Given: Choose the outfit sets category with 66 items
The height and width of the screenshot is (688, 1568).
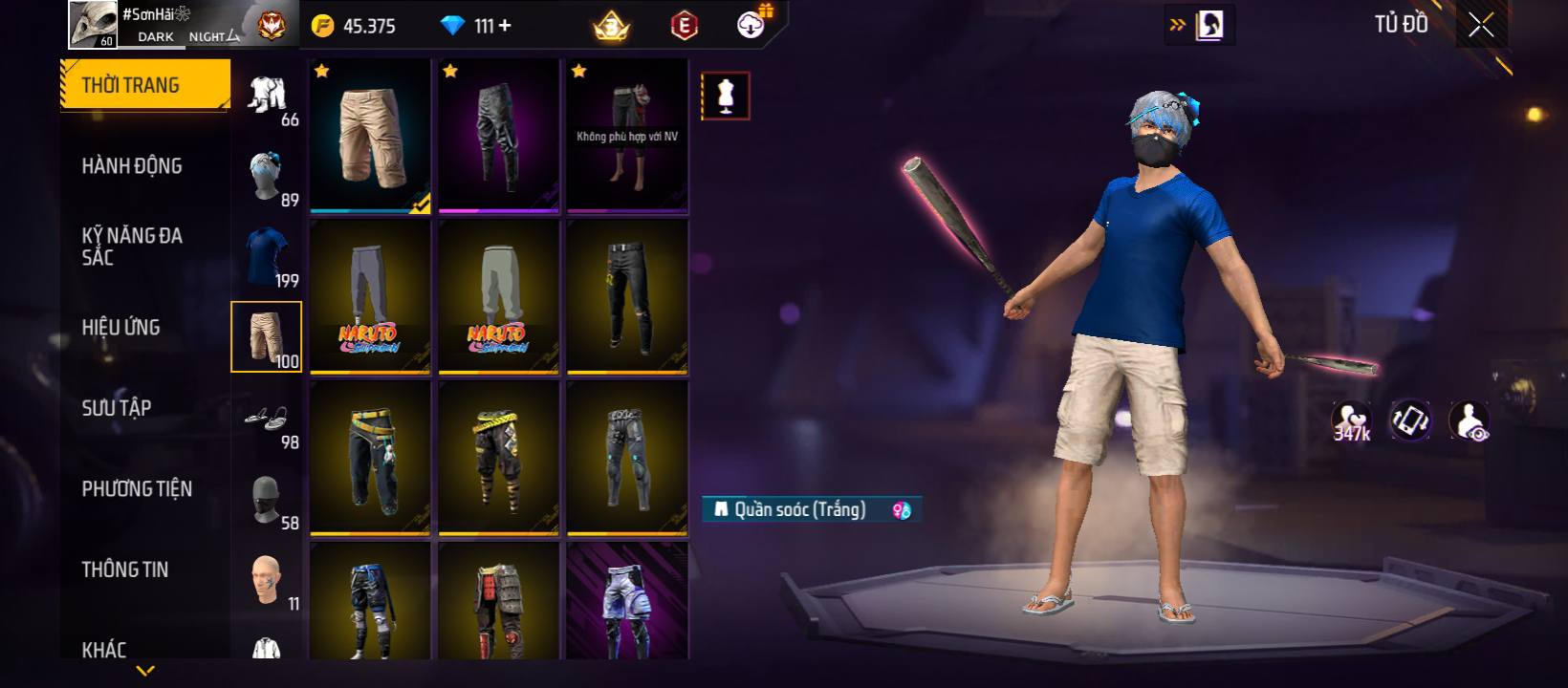Looking at the screenshot, I should 267,96.
